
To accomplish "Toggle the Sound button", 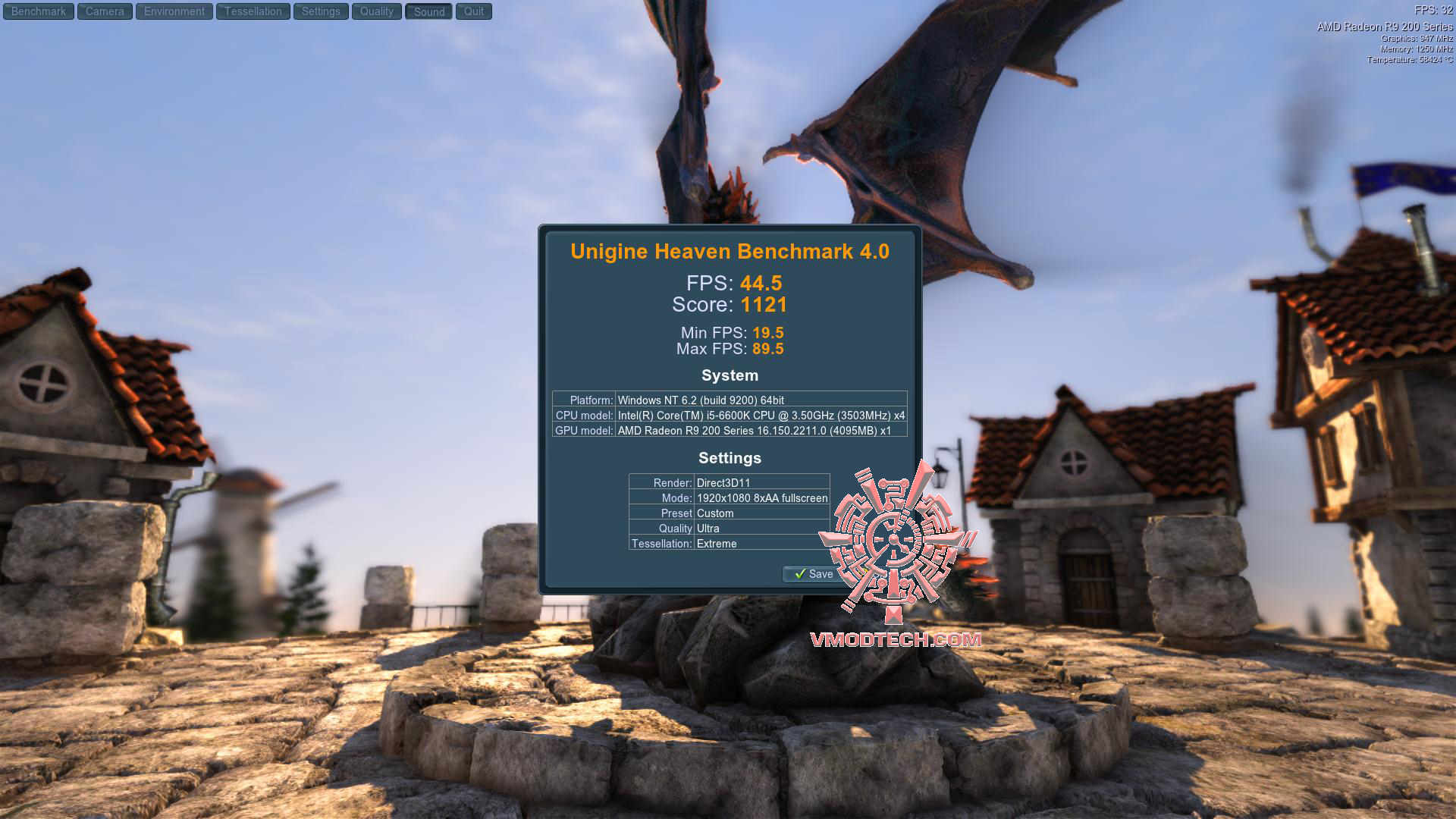I will click(x=429, y=11).
